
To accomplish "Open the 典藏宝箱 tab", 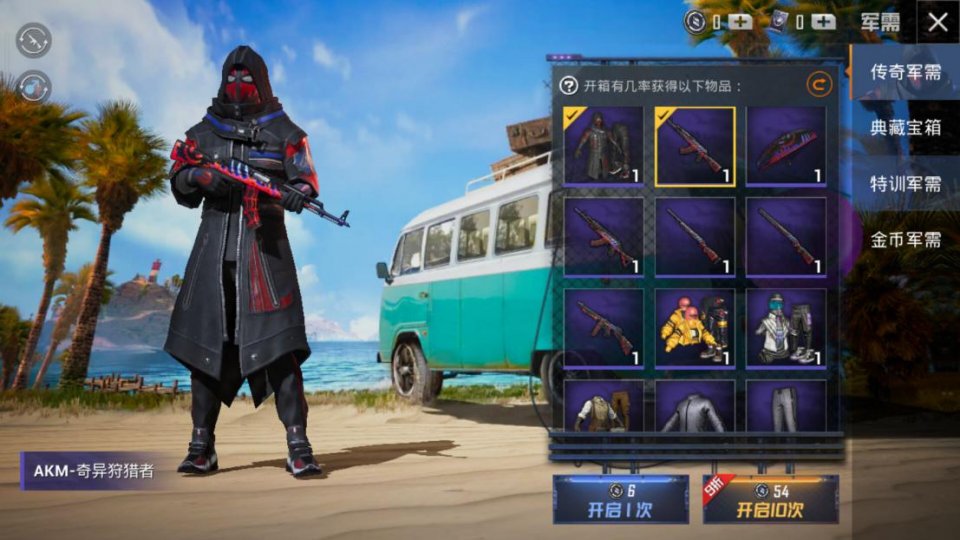I will pyautogui.click(x=905, y=128).
